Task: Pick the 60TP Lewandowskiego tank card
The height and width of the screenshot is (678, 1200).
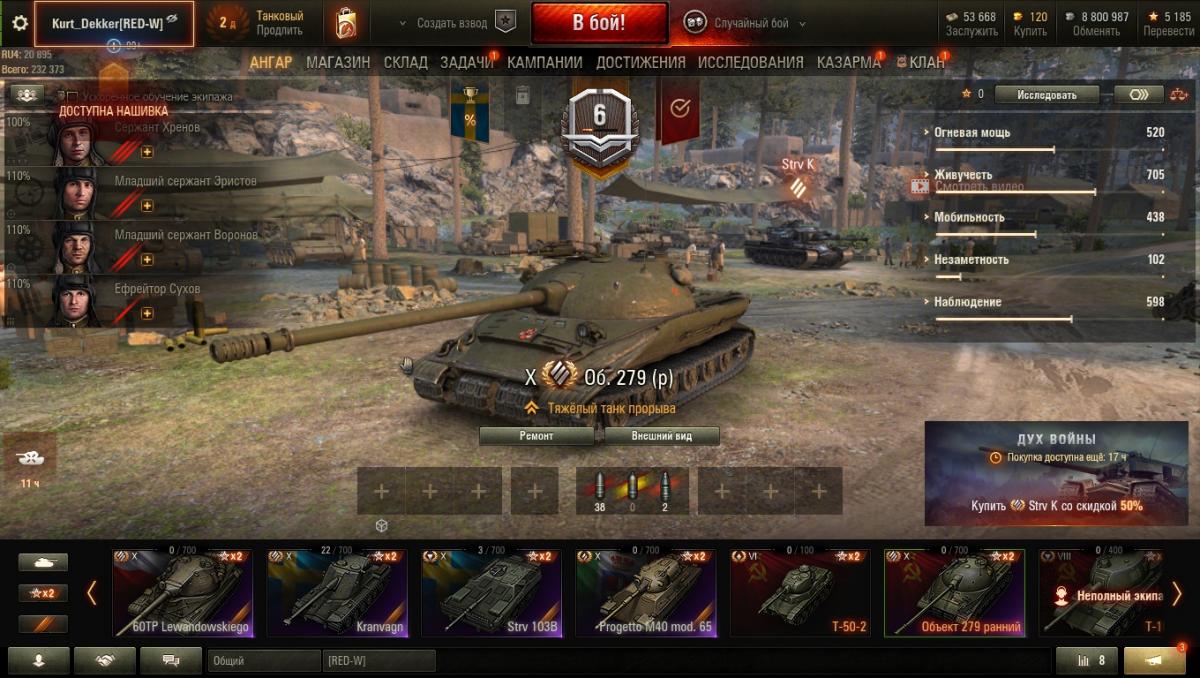Action: pos(182,593)
